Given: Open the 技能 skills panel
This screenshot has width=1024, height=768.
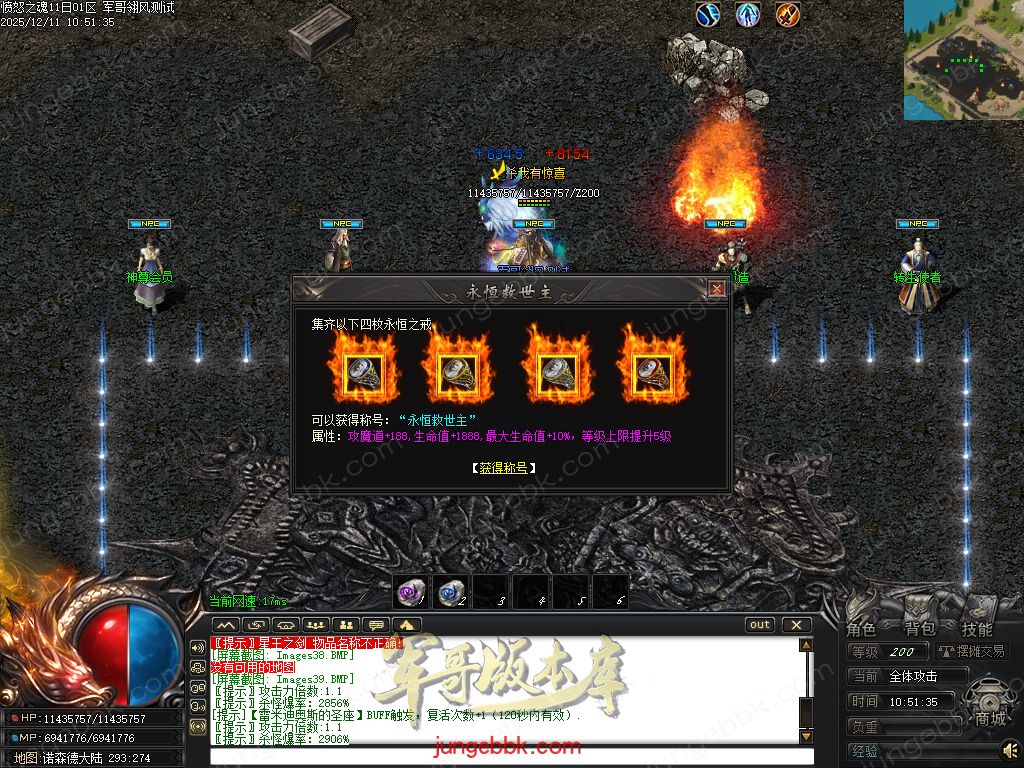Looking at the screenshot, I should pyautogui.click(x=977, y=629).
